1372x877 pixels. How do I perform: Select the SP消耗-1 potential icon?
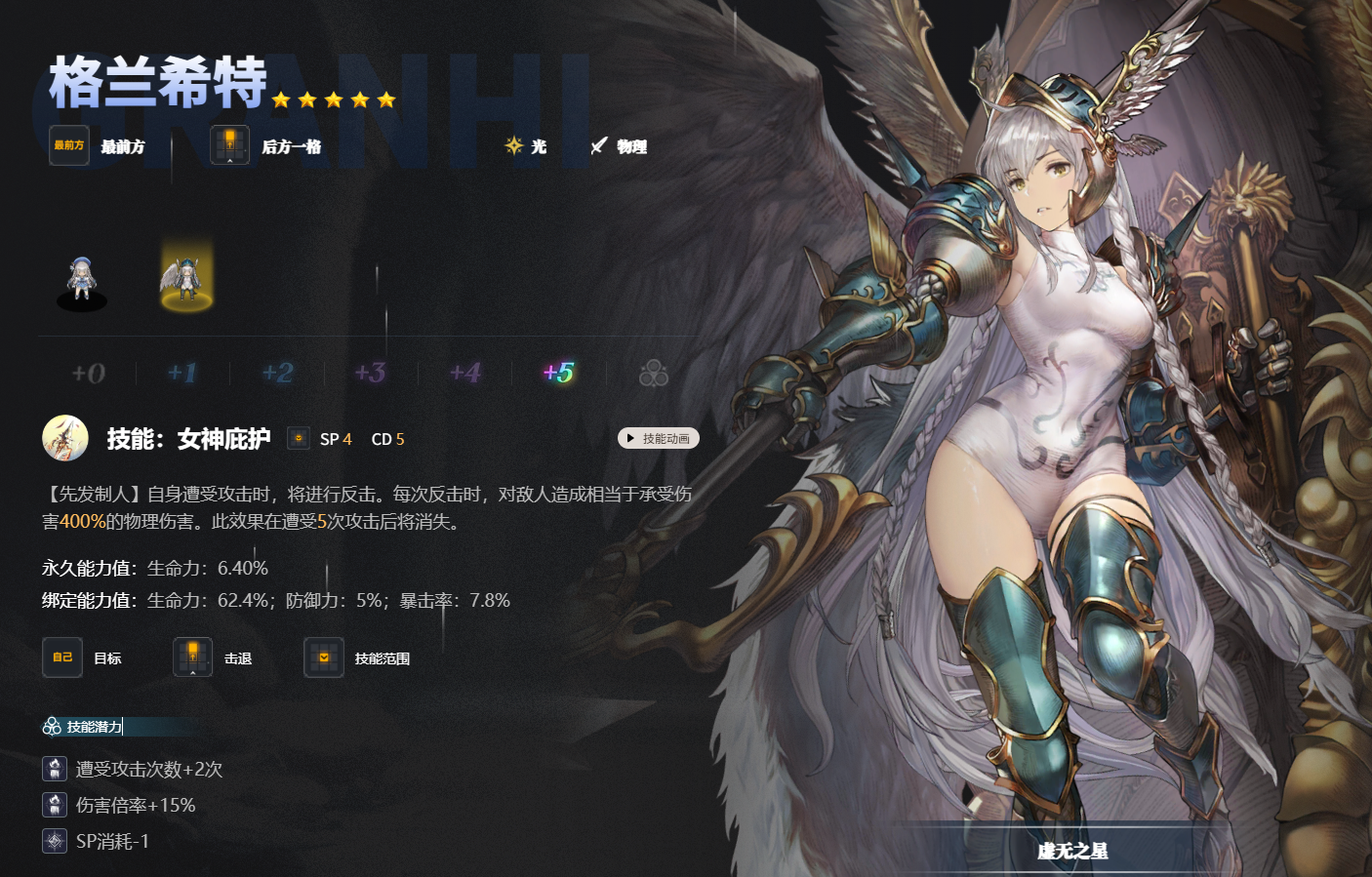pyautogui.click(x=55, y=841)
